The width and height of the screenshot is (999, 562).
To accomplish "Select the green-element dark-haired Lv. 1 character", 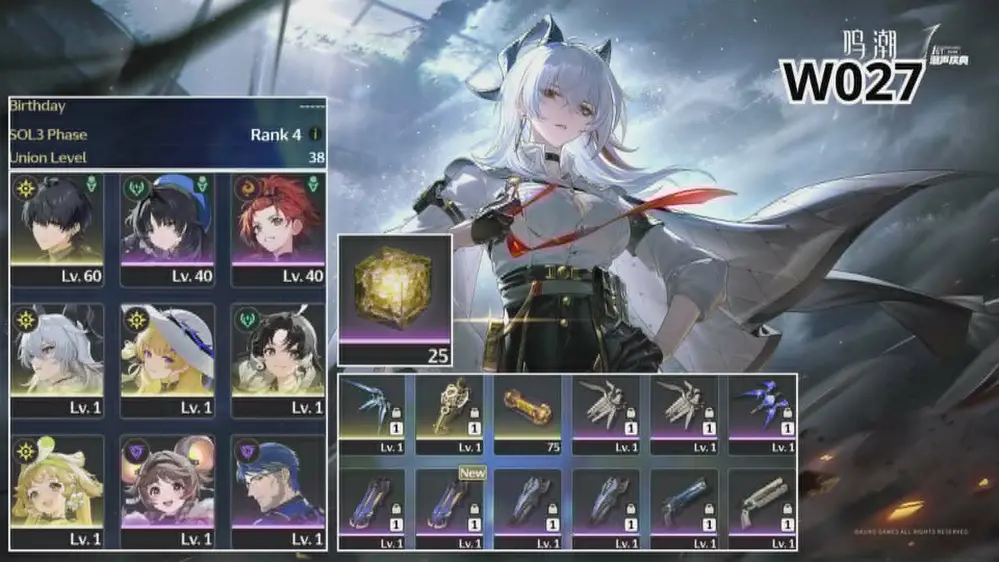I will point(277,353).
